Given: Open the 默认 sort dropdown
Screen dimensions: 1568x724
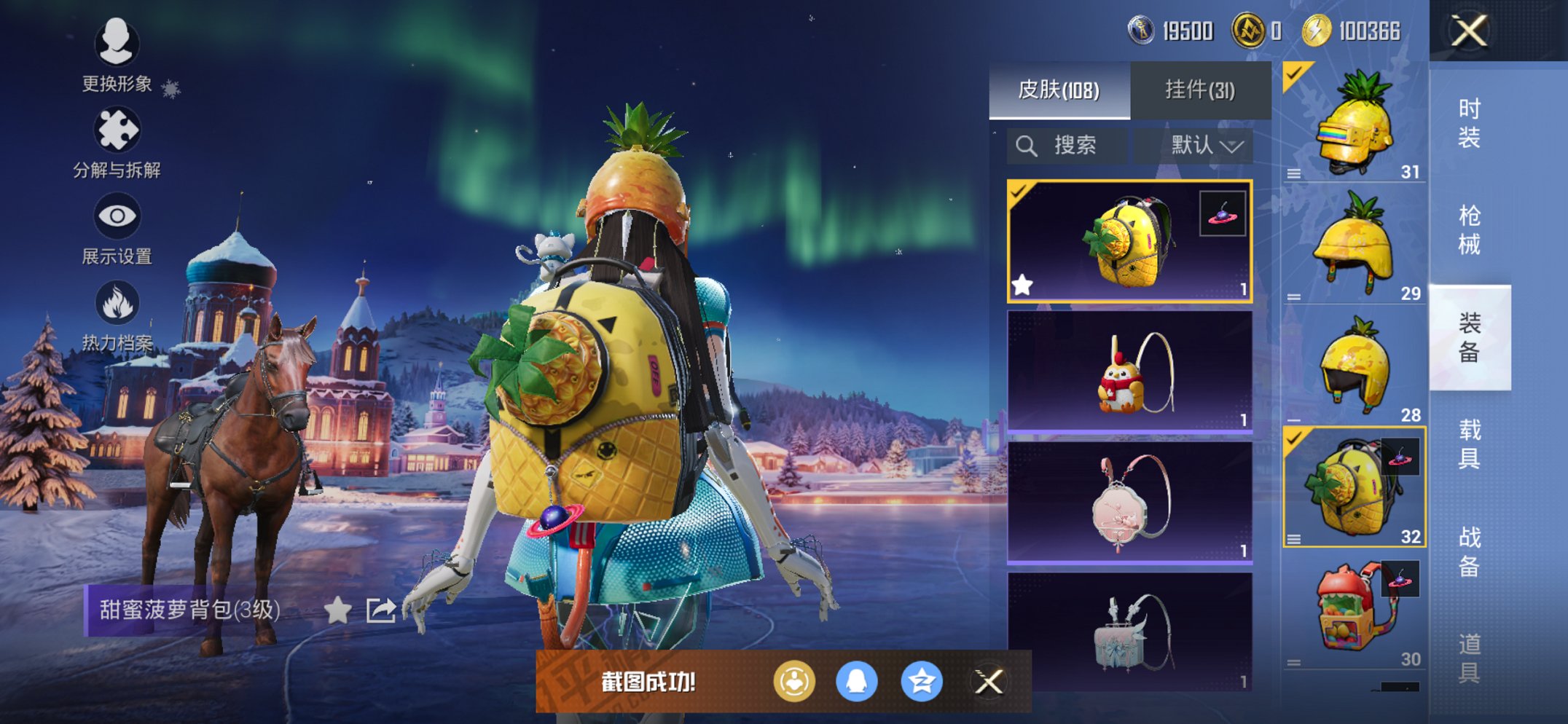Looking at the screenshot, I should click(1206, 146).
